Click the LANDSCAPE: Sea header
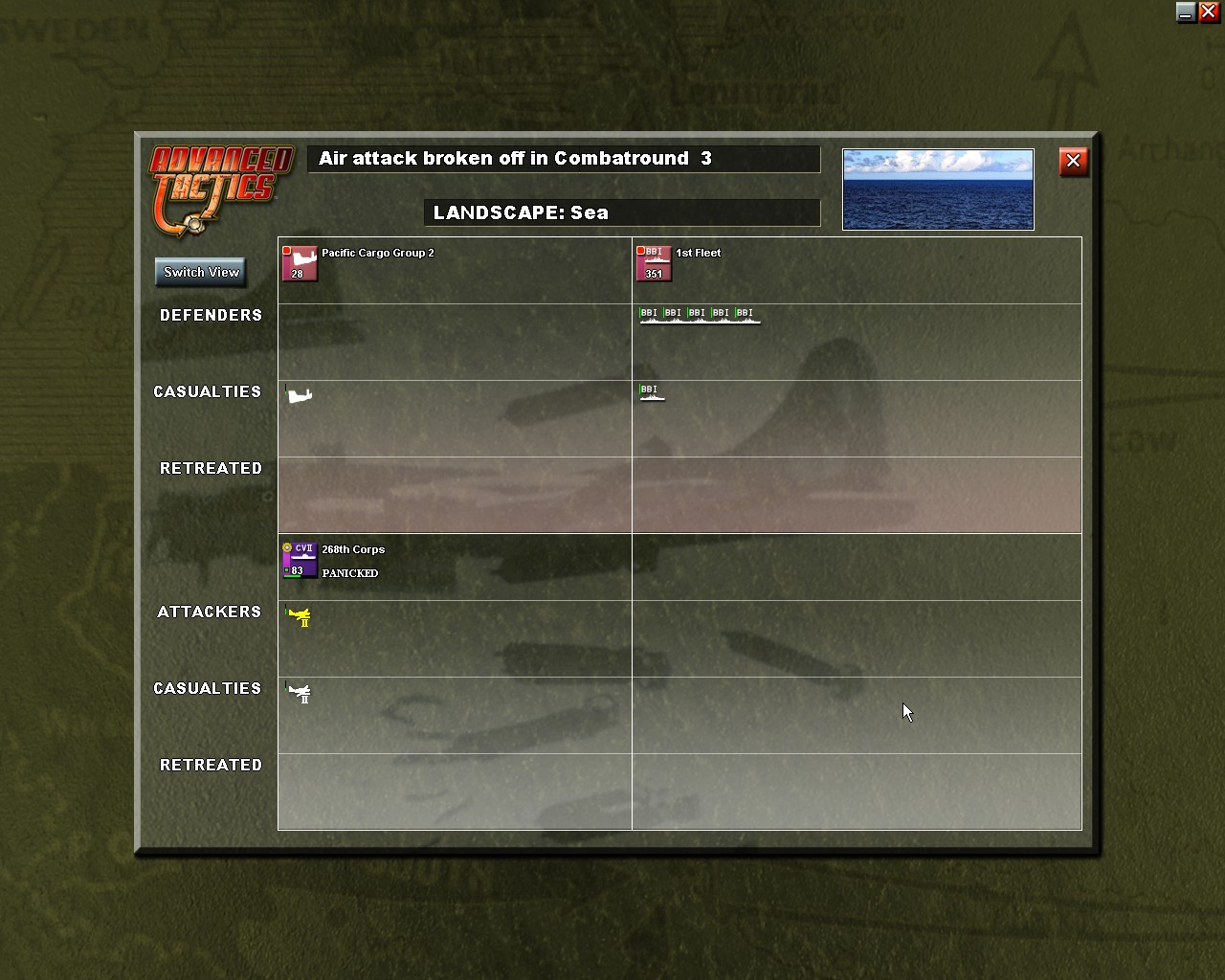Image resolution: width=1225 pixels, height=980 pixels. coord(622,212)
